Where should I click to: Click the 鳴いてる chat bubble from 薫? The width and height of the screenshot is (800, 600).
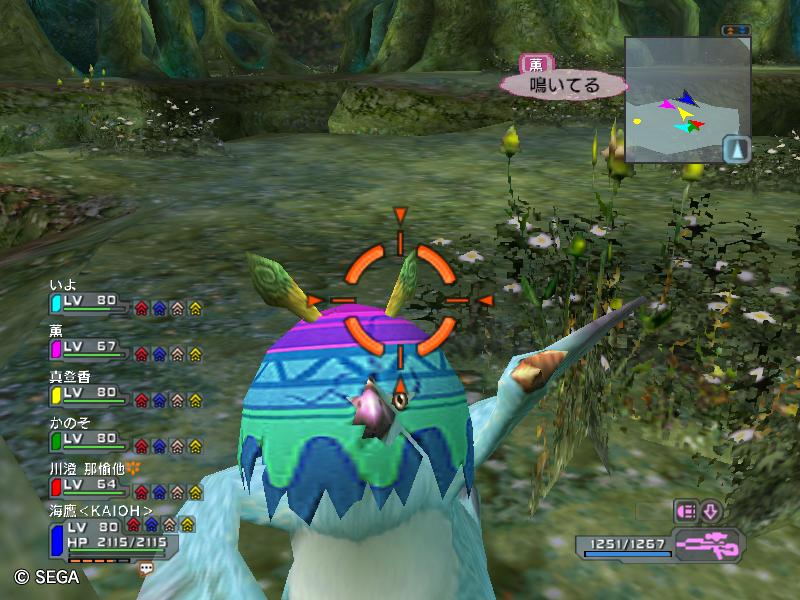[564, 85]
